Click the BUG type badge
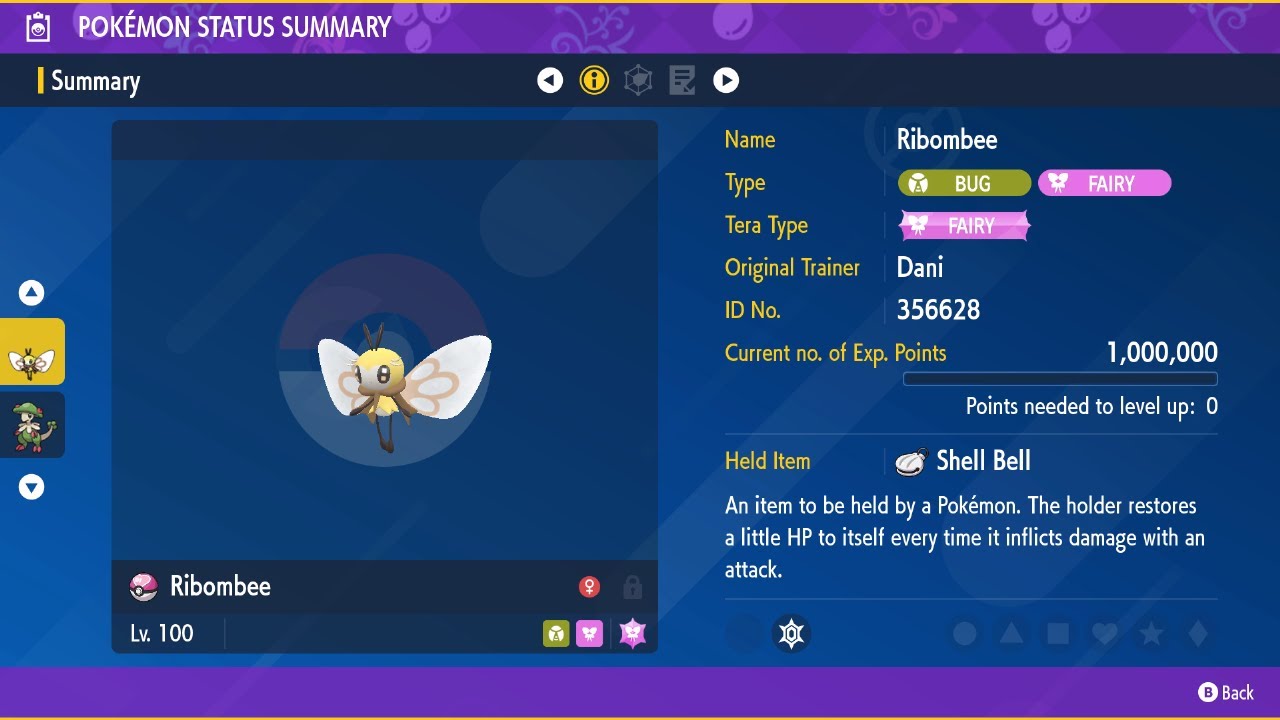This screenshot has height=720, width=1280. coord(964,183)
